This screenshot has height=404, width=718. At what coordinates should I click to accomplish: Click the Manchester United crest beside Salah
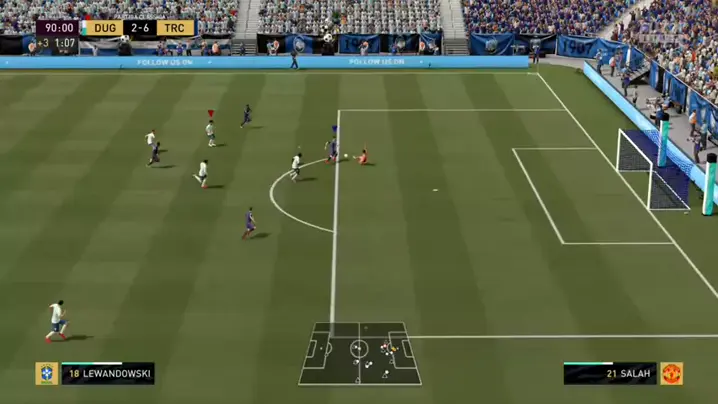pos(672,374)
